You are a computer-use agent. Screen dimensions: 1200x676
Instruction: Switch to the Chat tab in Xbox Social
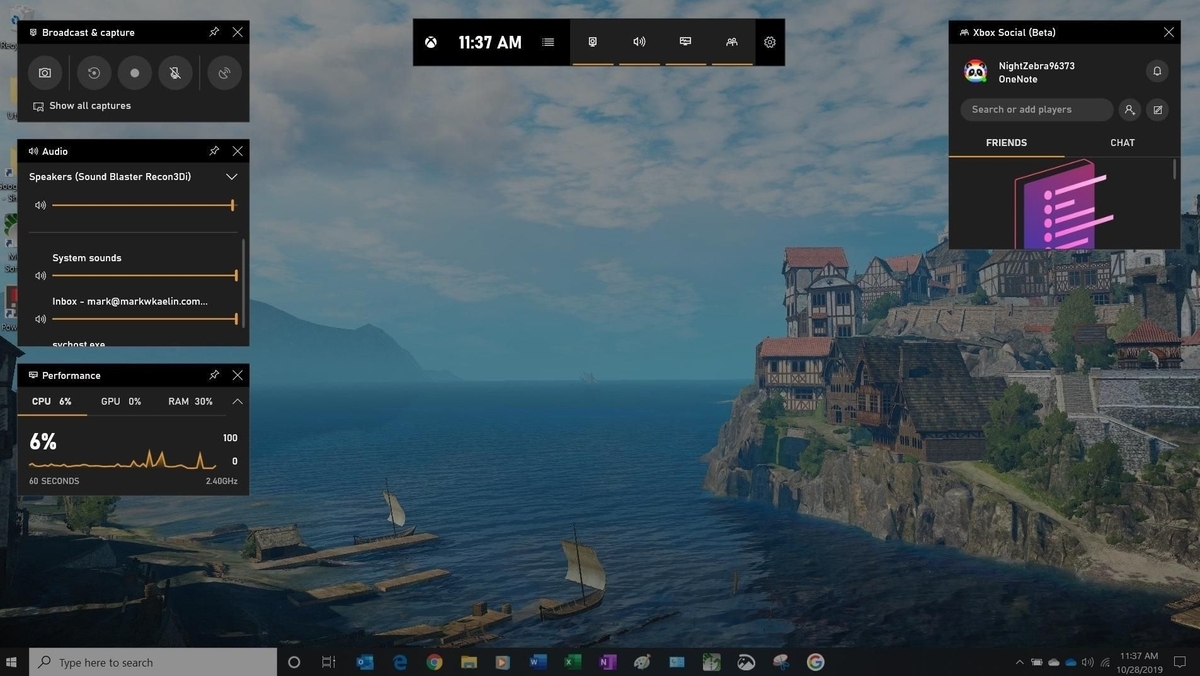[x=1122, y=143]
